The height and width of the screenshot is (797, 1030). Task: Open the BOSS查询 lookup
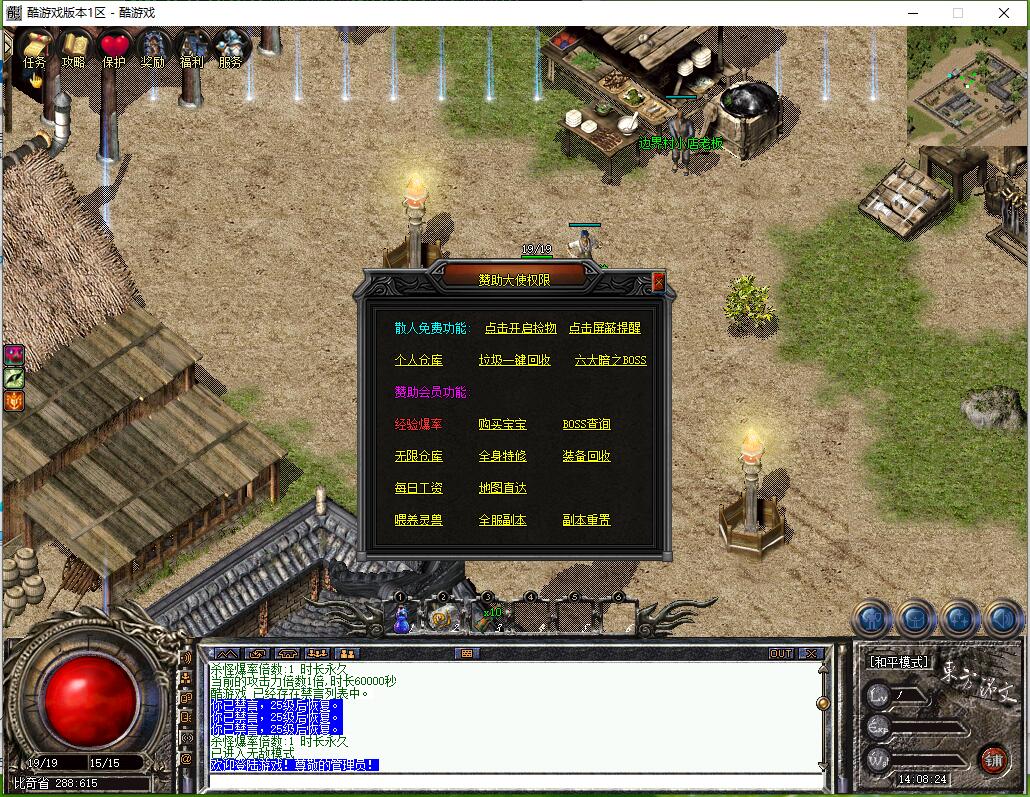586,424
